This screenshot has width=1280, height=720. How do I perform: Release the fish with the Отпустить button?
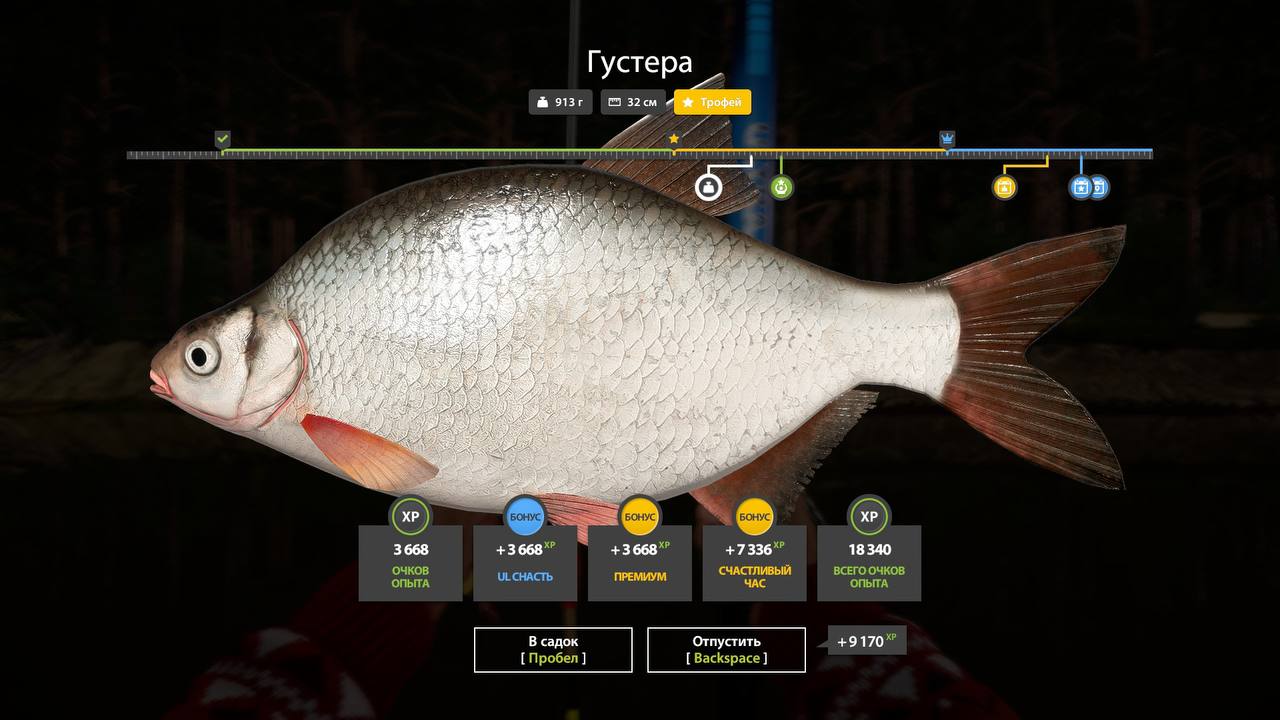click(x=726, y=650)
